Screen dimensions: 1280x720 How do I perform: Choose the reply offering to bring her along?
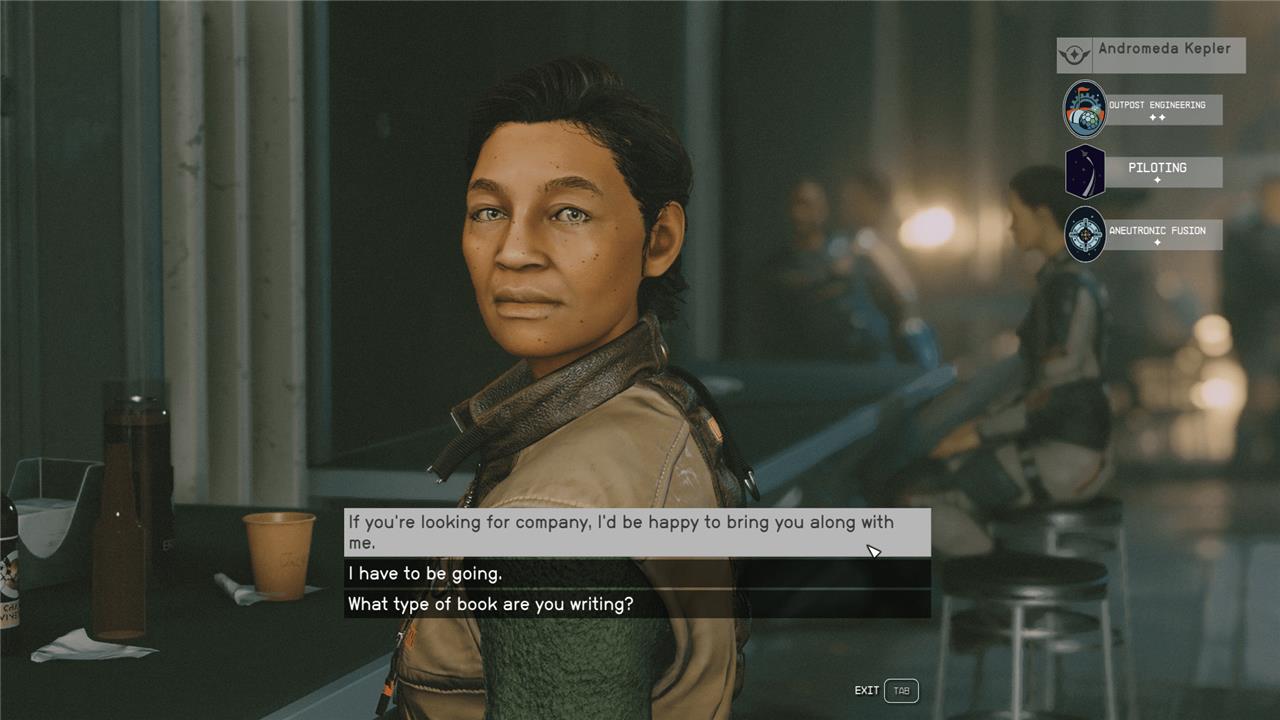pyautogui.click(x=637, y=532)
